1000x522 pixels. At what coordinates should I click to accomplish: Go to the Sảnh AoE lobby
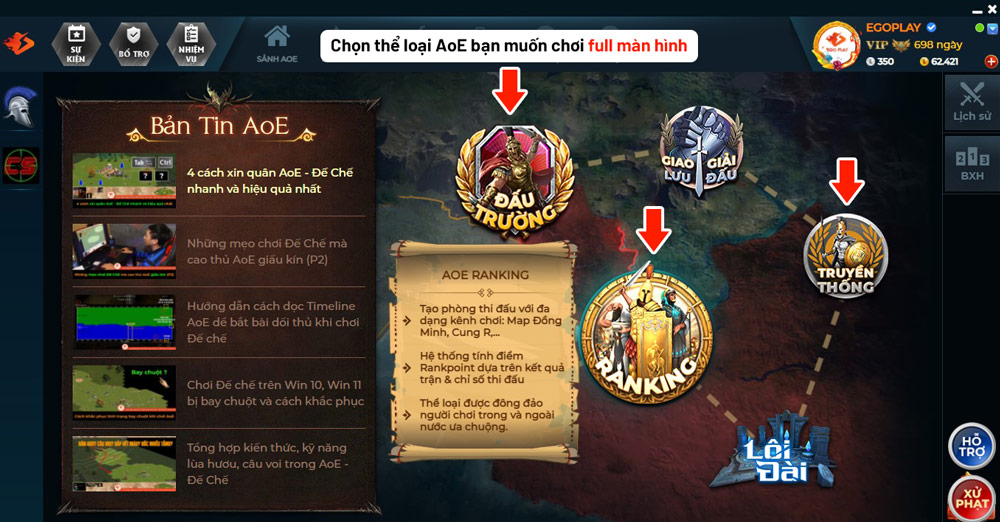(276, 44)
